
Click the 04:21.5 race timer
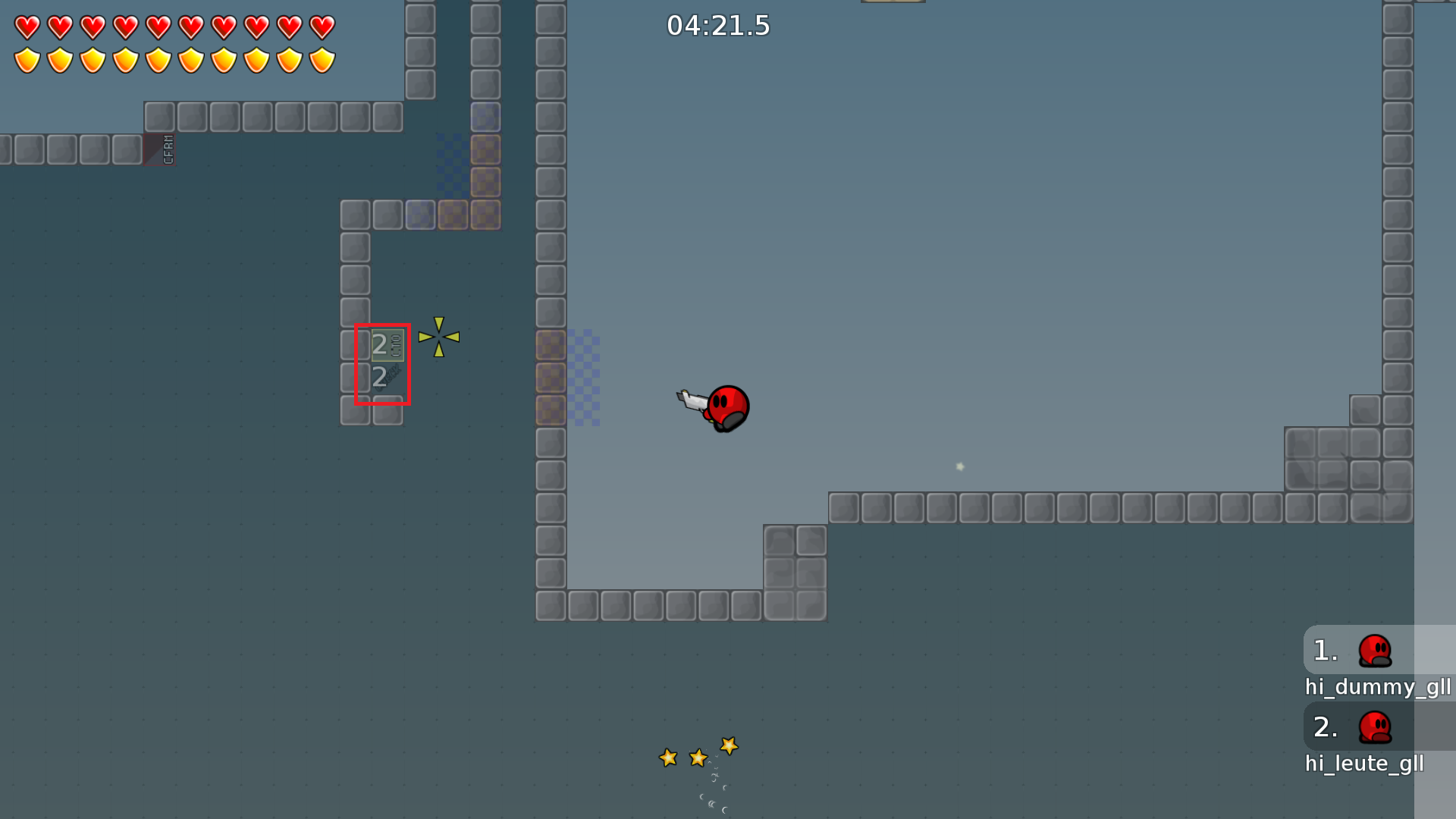(x=717, y=25)
